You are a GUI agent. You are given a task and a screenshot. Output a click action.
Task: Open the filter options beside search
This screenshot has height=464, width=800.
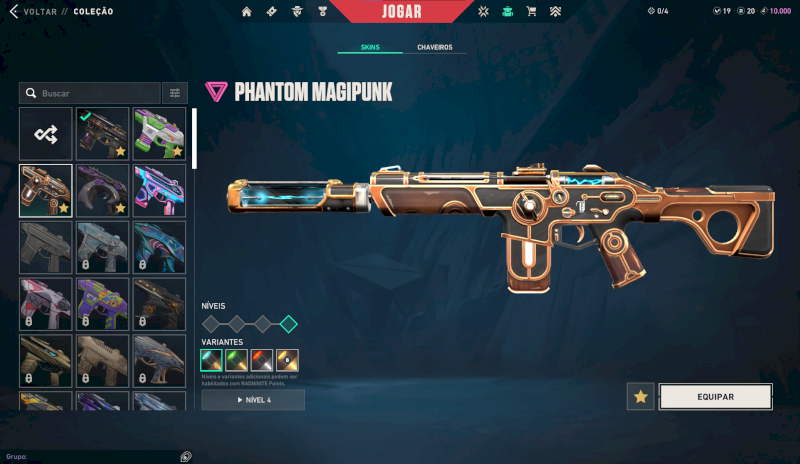point(175,93)
